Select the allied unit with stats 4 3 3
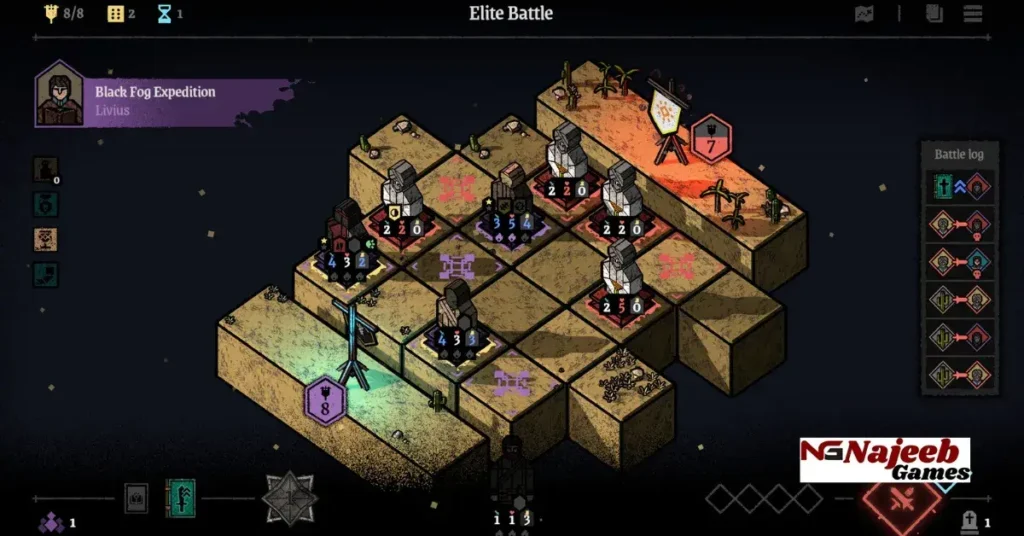The width and height of the screenshot is (1024, 536). (457, 322)
